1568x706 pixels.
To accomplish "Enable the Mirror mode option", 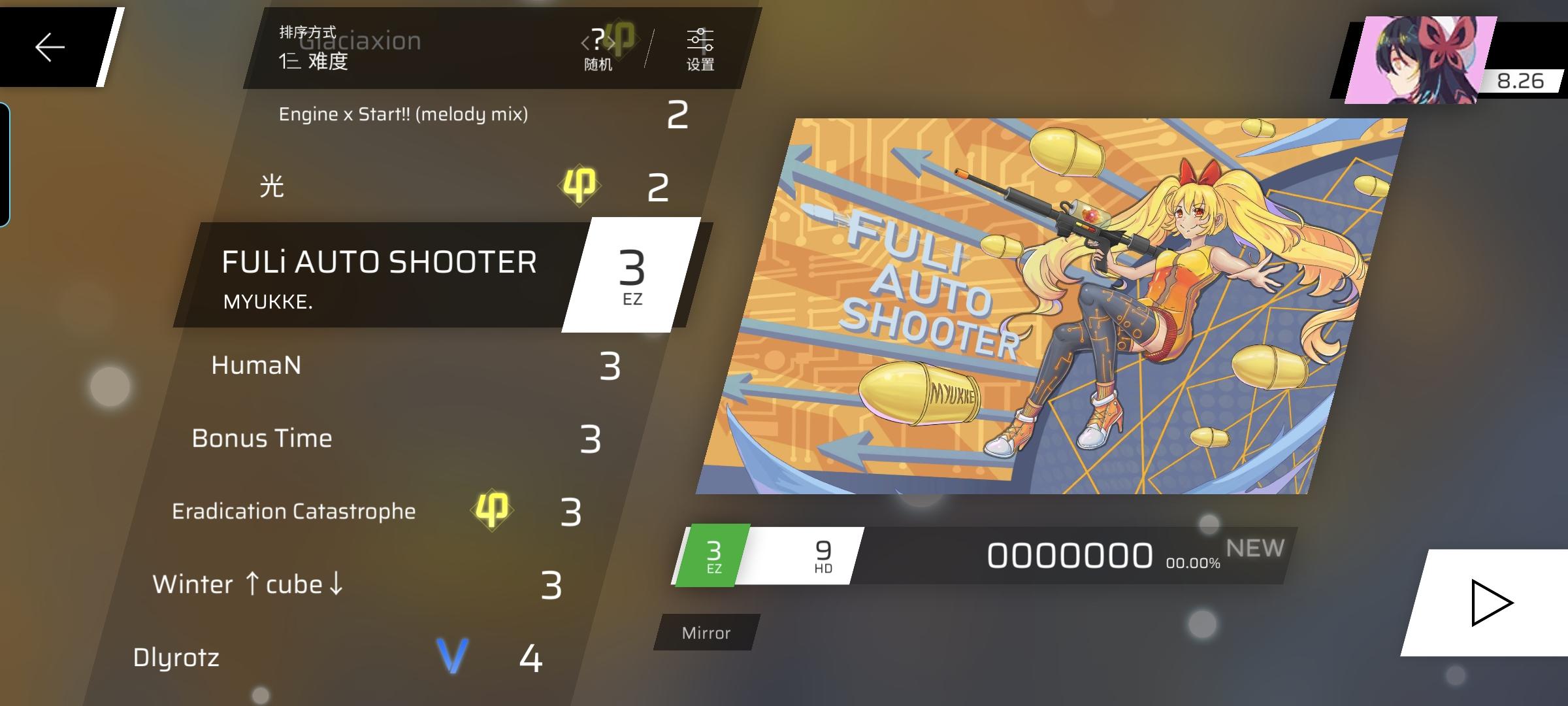I will 705,632.
